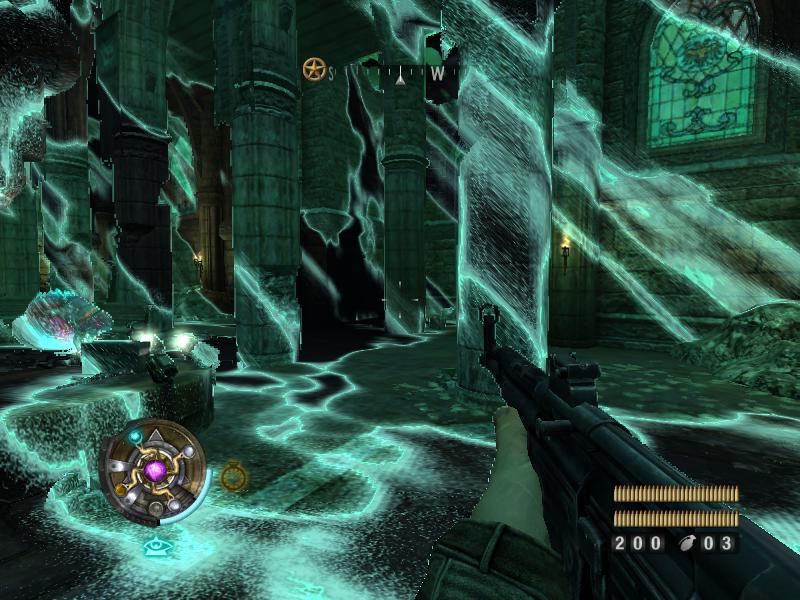The image size is (800, 600).
Task: Click the cyan crystal on the medallion
Action: (135, 437)
